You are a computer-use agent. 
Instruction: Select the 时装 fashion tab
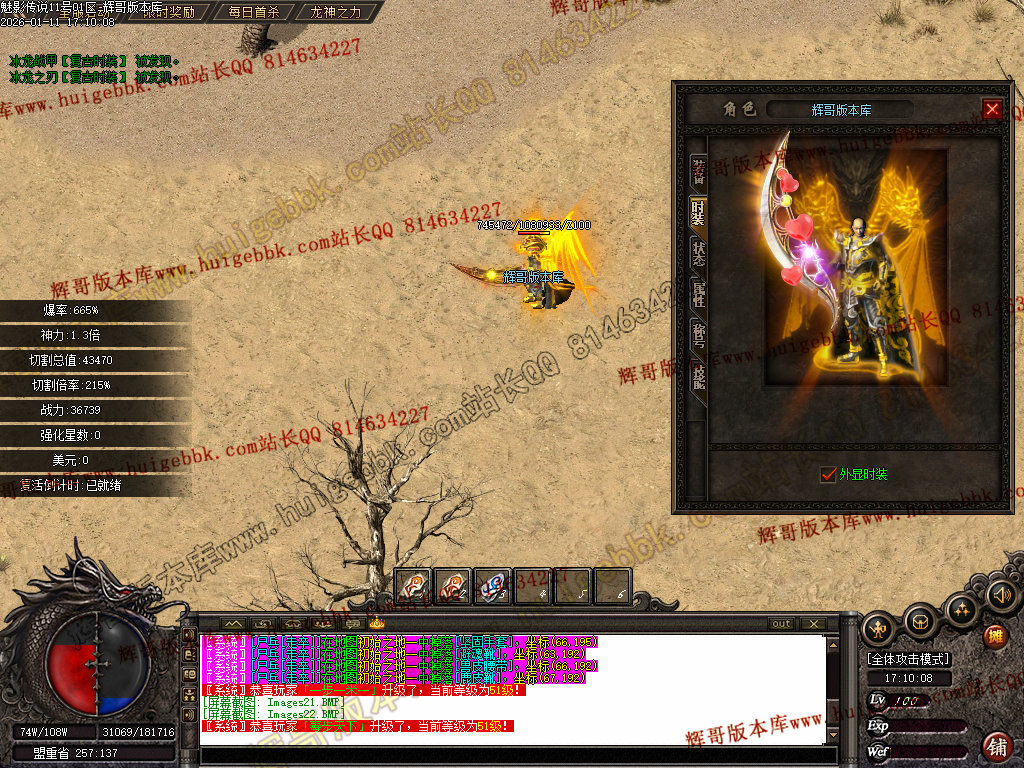tap(699, 212)
